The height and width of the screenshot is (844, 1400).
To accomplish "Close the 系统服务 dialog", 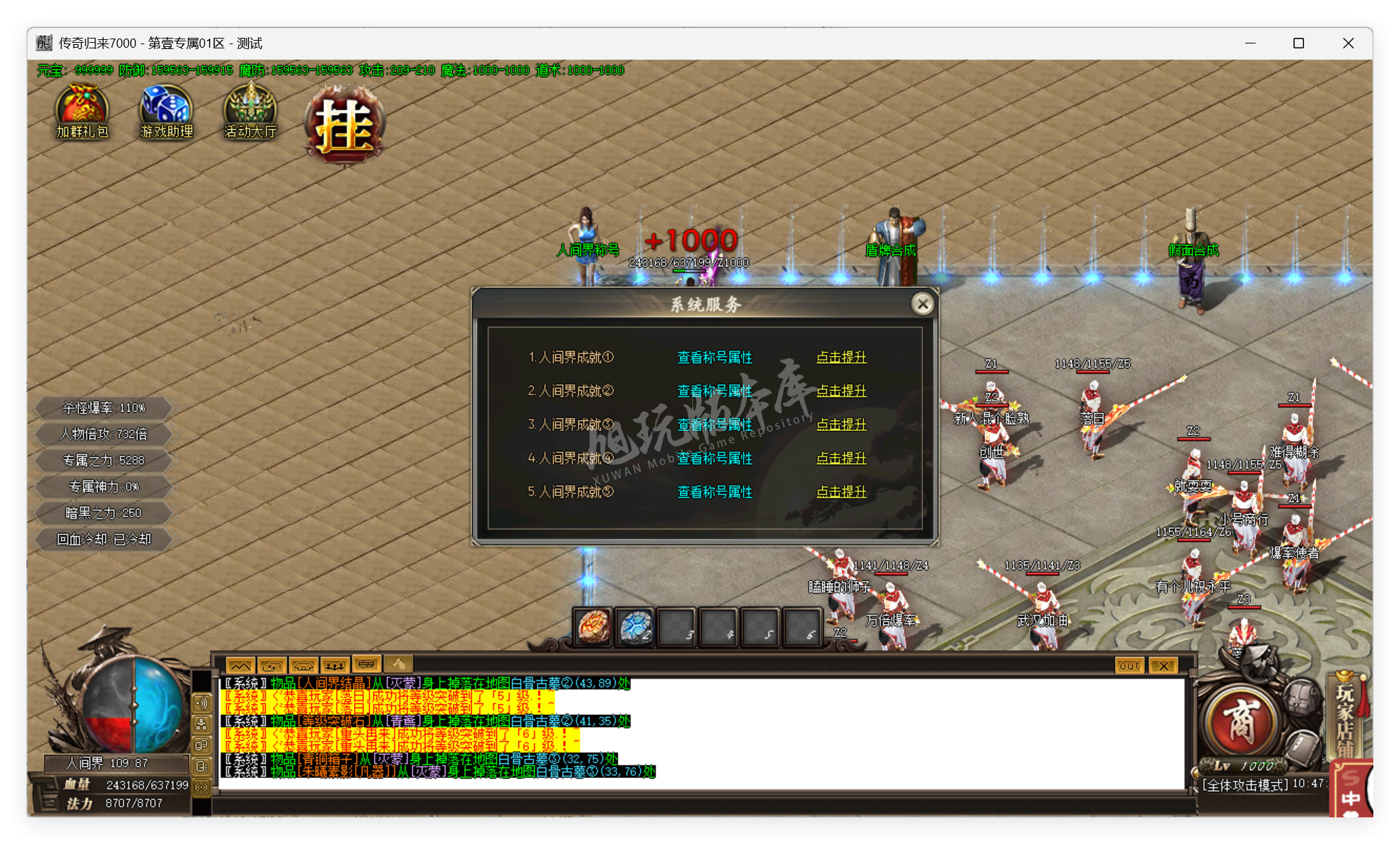I will [x=923, y=304].
